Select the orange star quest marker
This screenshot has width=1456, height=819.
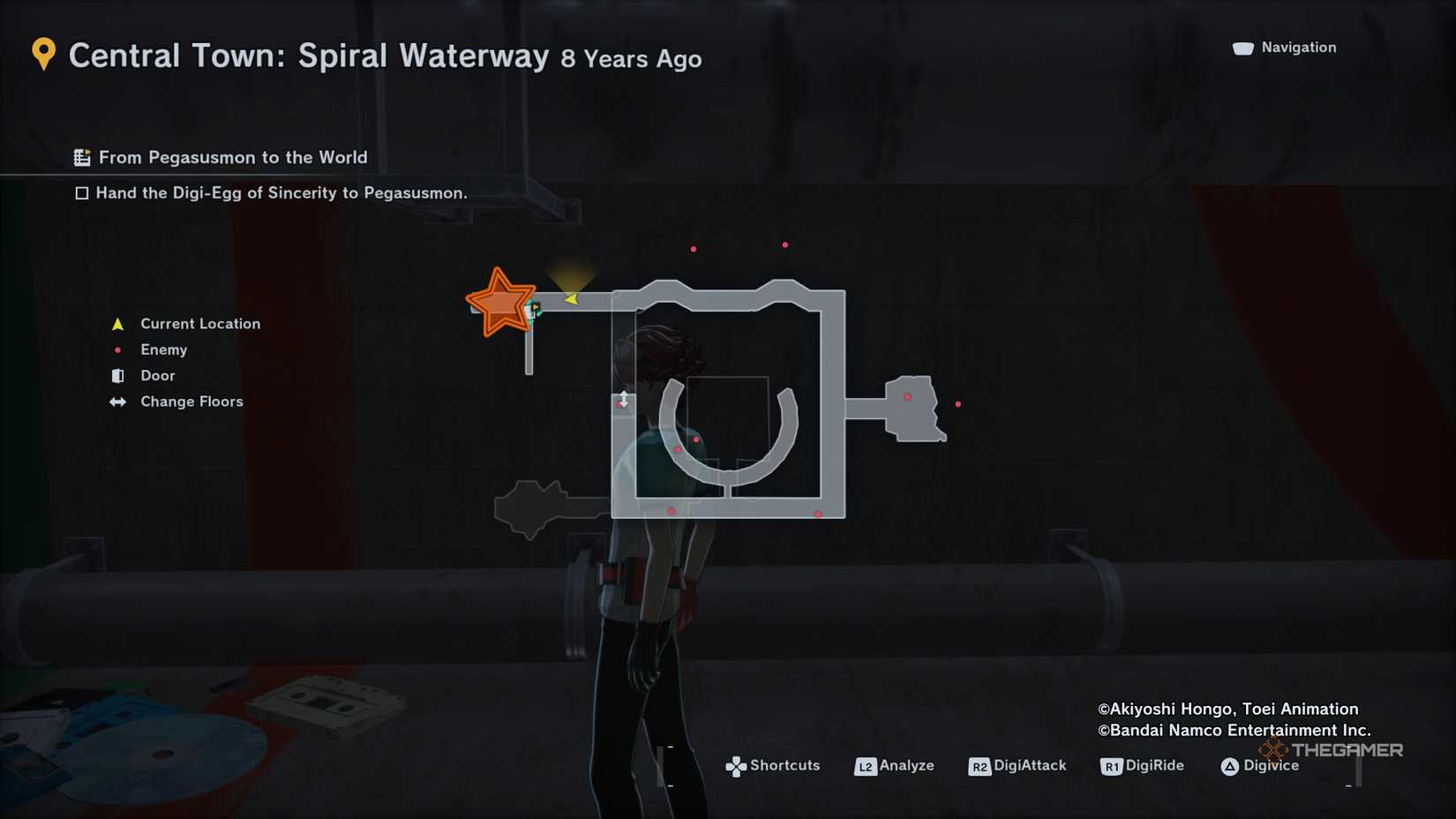coord(501,300)
